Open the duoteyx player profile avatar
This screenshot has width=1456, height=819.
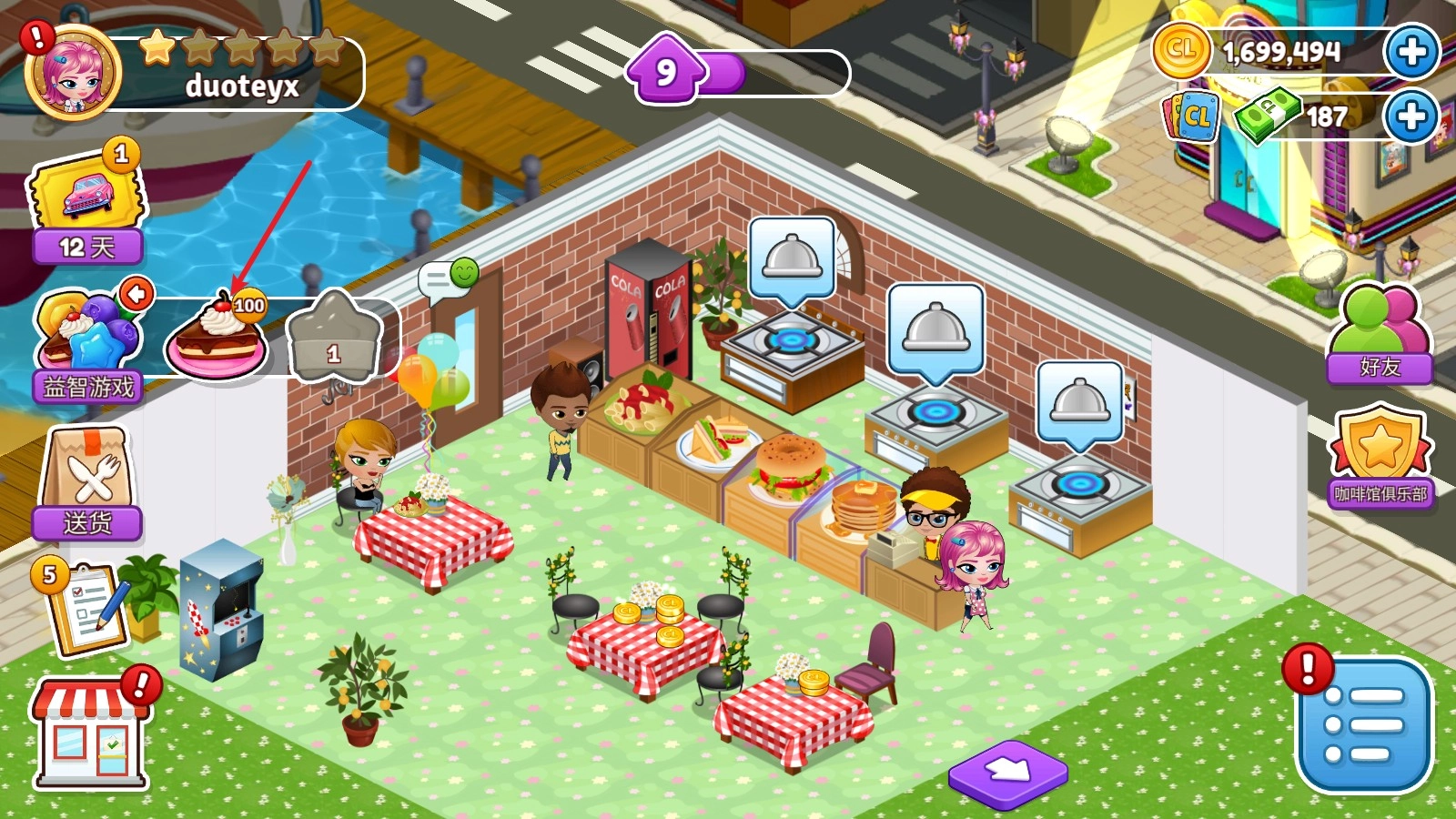click(73, 75)
